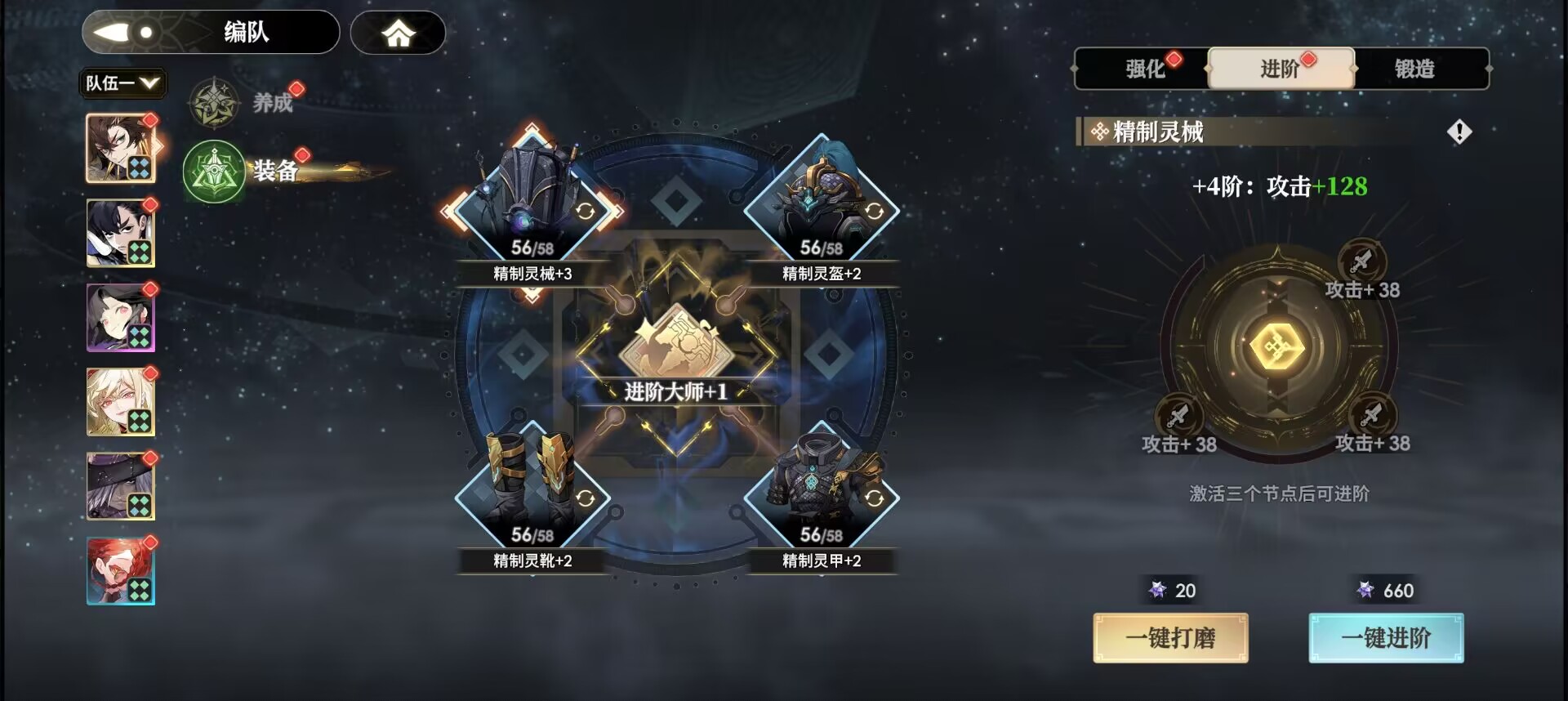Screen dimensions: 1568x701
Task: Select the 进阶 tab
Action: (1280, 69)
